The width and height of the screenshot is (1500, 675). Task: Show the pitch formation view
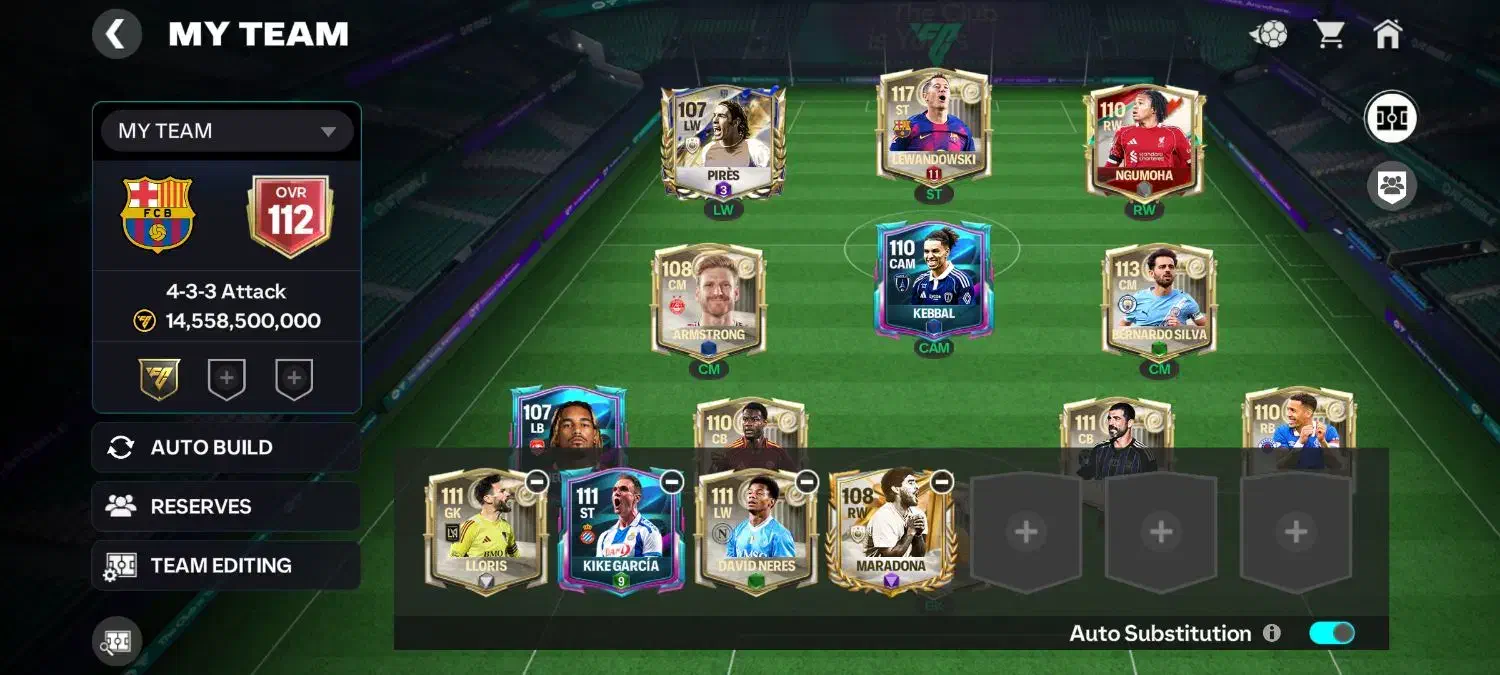pos(1391,118)
